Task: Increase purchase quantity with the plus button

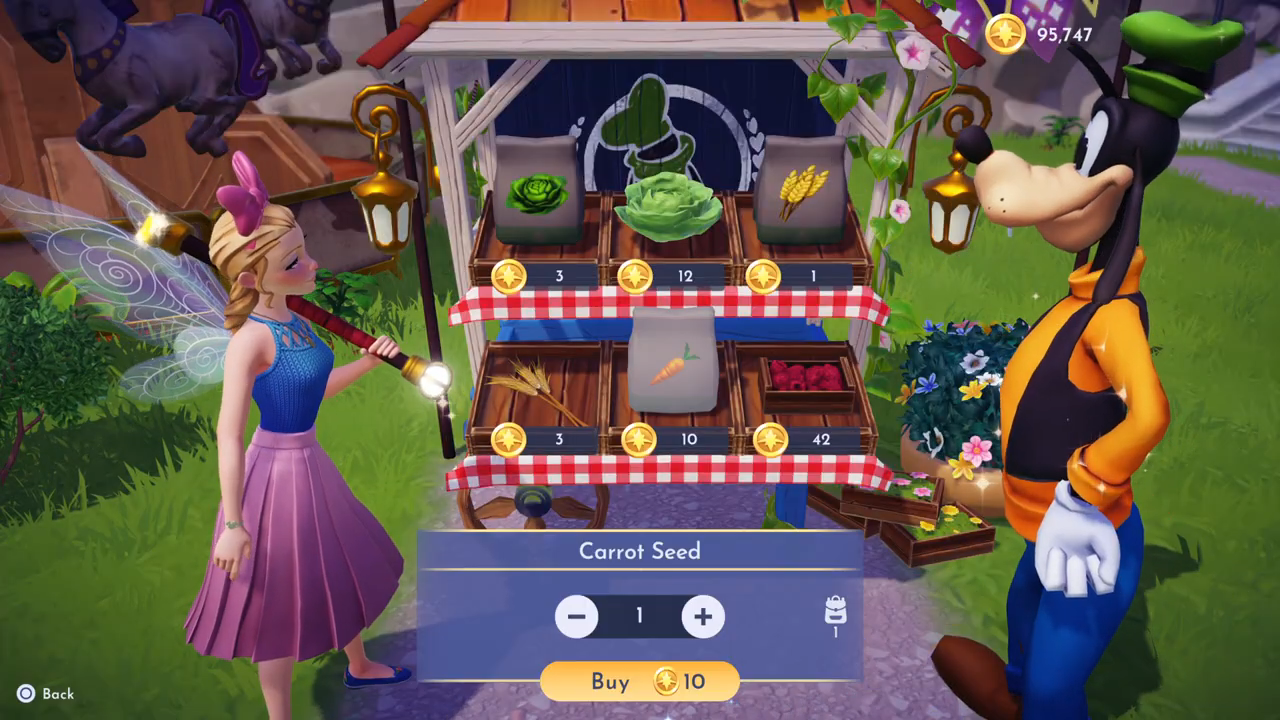Action: (703, 616)
